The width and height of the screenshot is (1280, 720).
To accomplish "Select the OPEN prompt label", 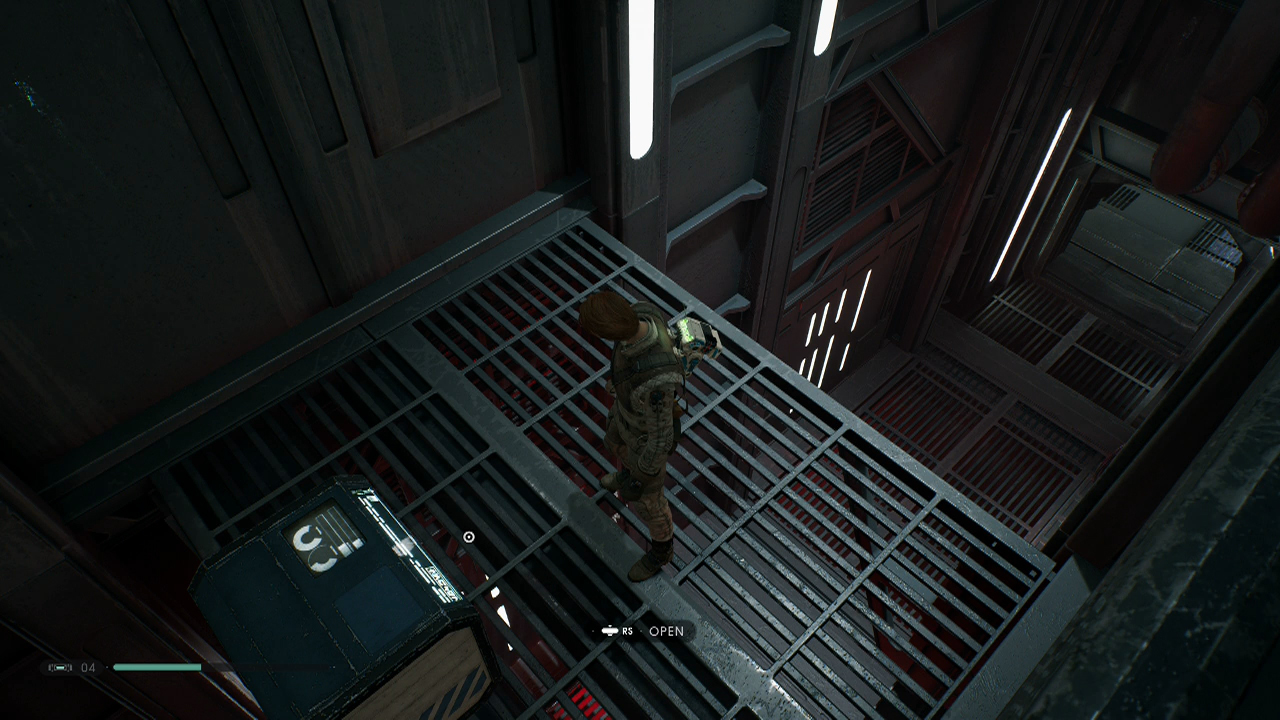I will pos(666,632).
